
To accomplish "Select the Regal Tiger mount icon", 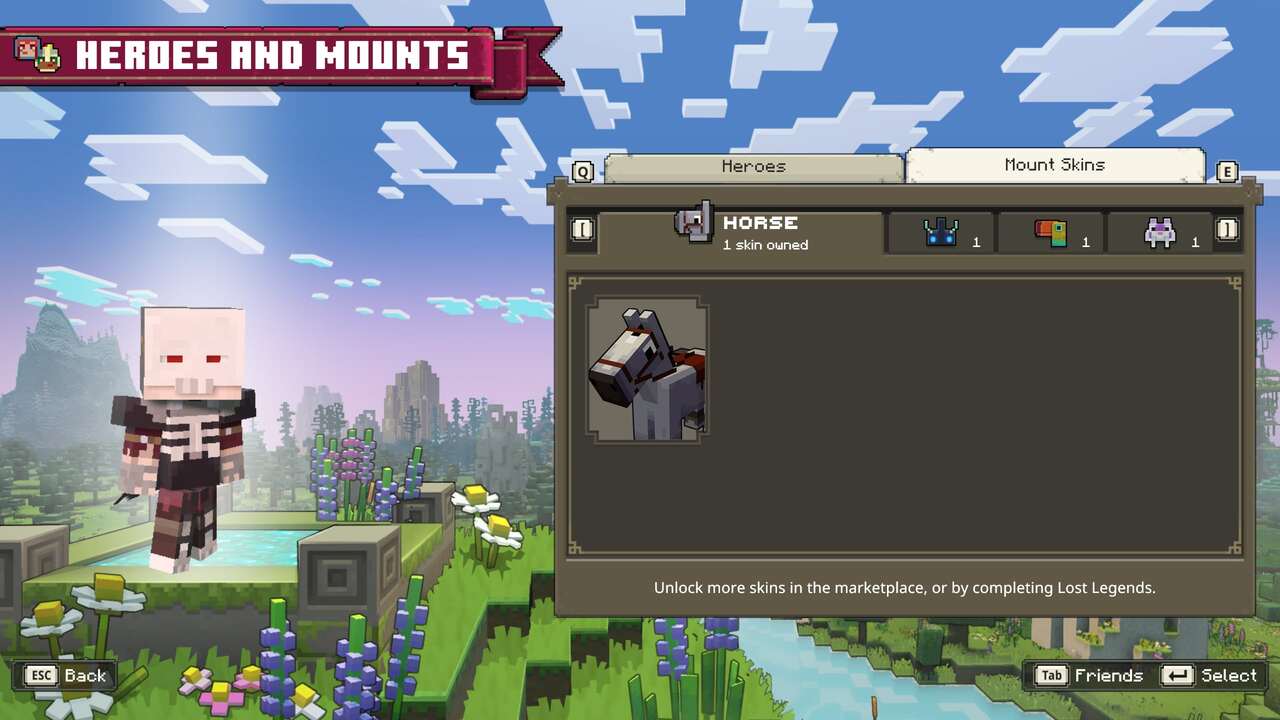I will 1160,230.
